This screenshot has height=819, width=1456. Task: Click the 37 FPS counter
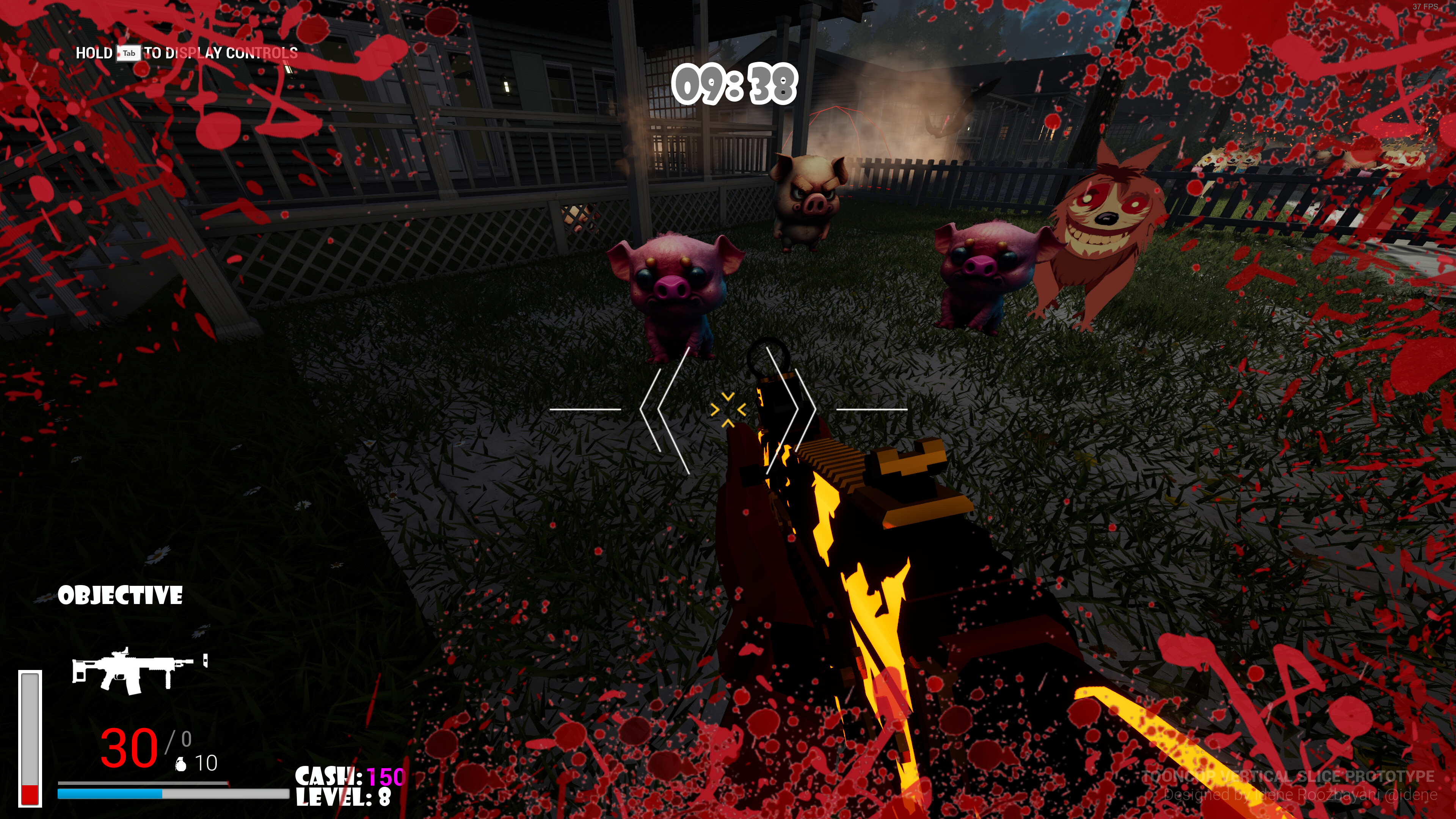coord(1426,7)
